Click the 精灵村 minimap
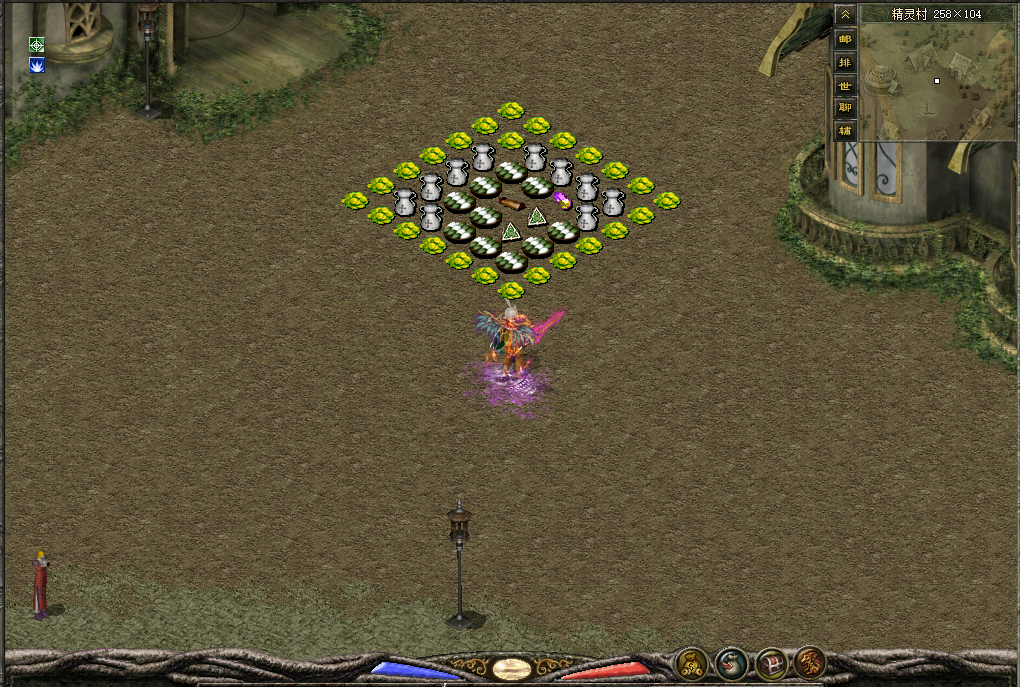This screenshot has width=1020, height=687. (937, 82)
